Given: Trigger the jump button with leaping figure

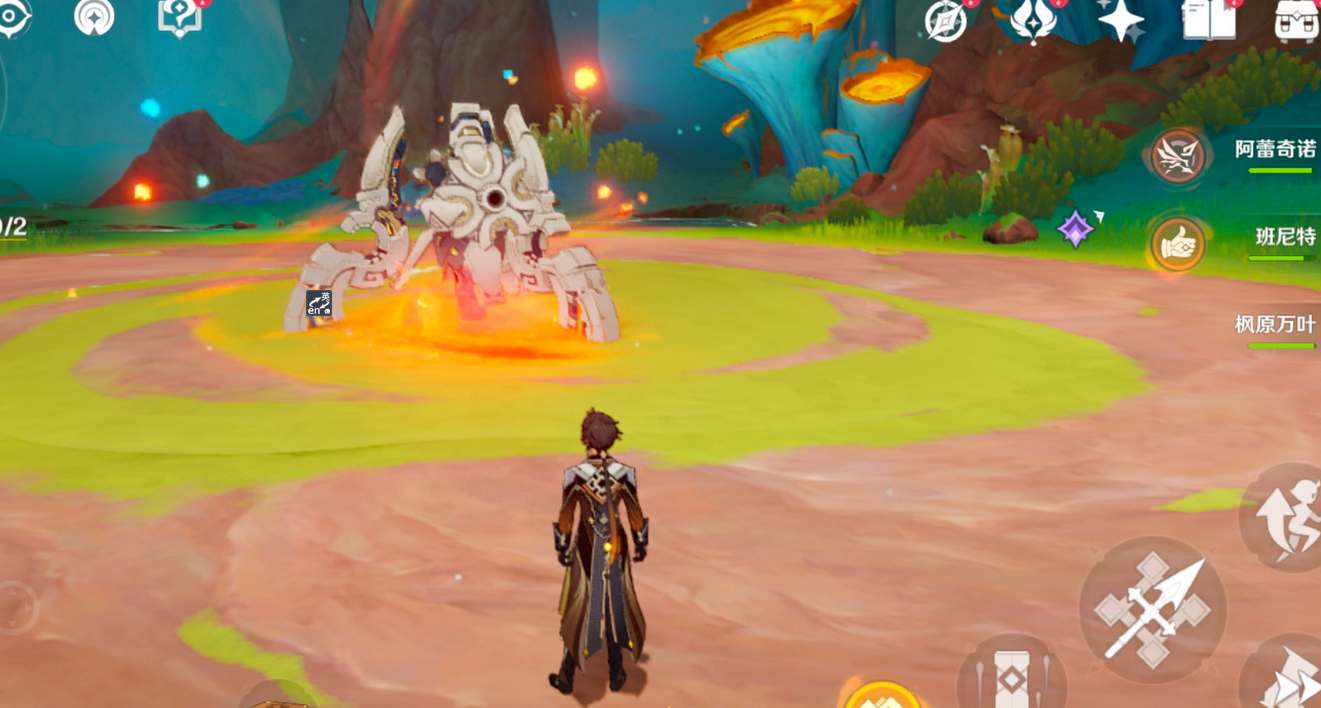Looking at the screenshot, I should tap(1286, 517).
